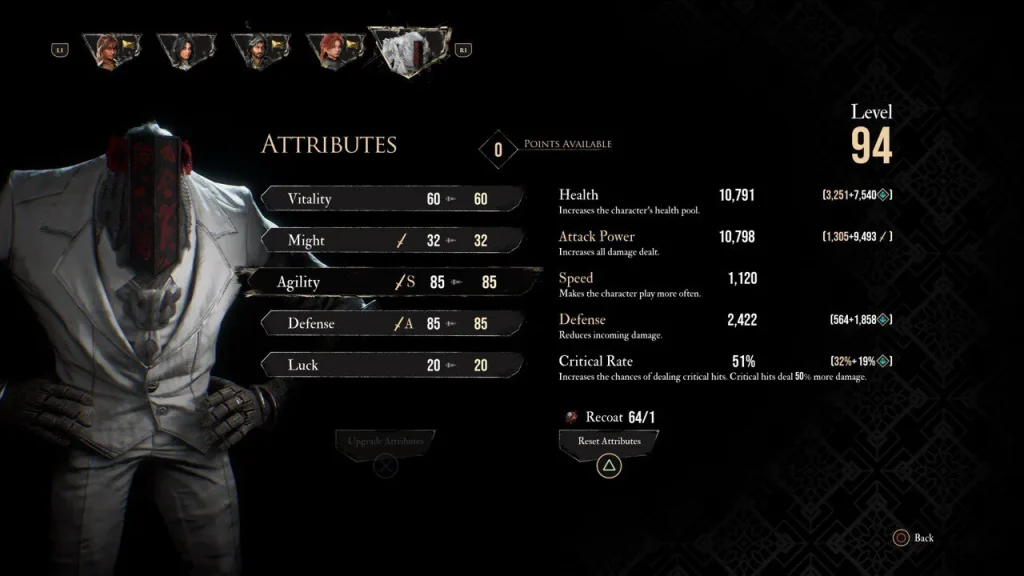Select the brown-haired character portrait tab
This screenshot has width=1024, height=576.
pyautogui.click(x=110, y=50)
